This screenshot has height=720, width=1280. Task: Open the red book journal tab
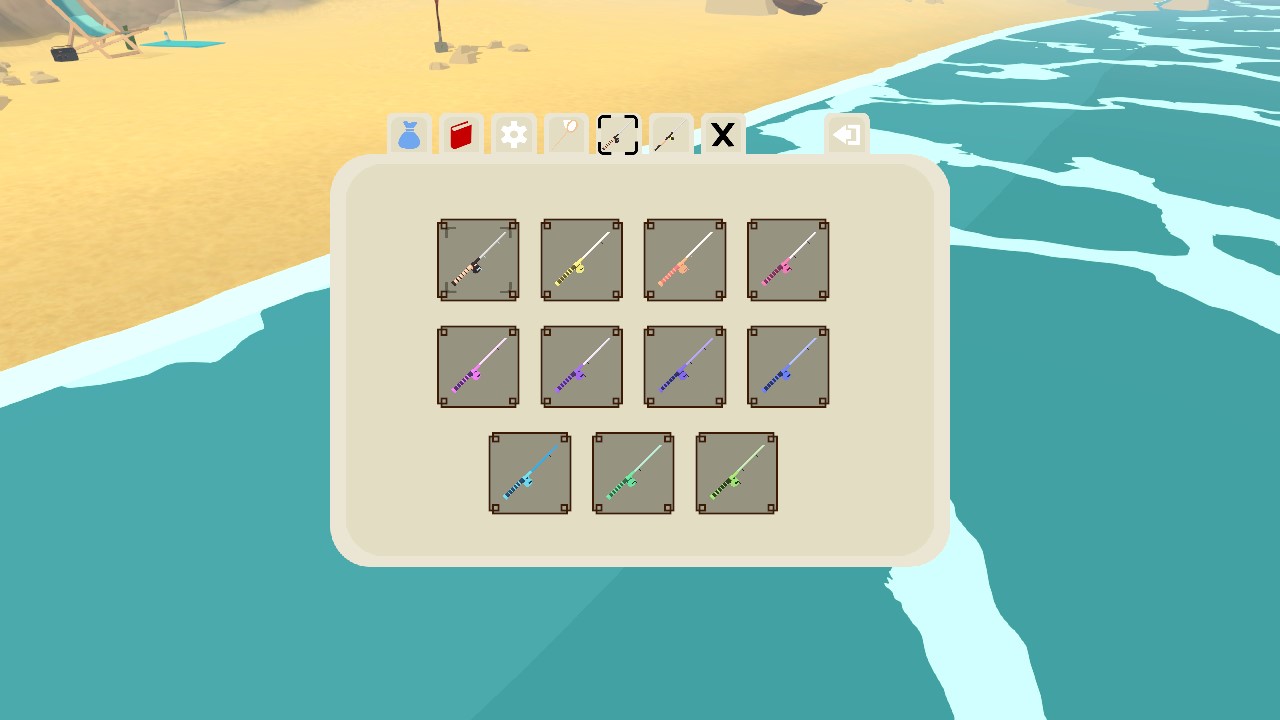pyautogui.click(x=461, y=136)
